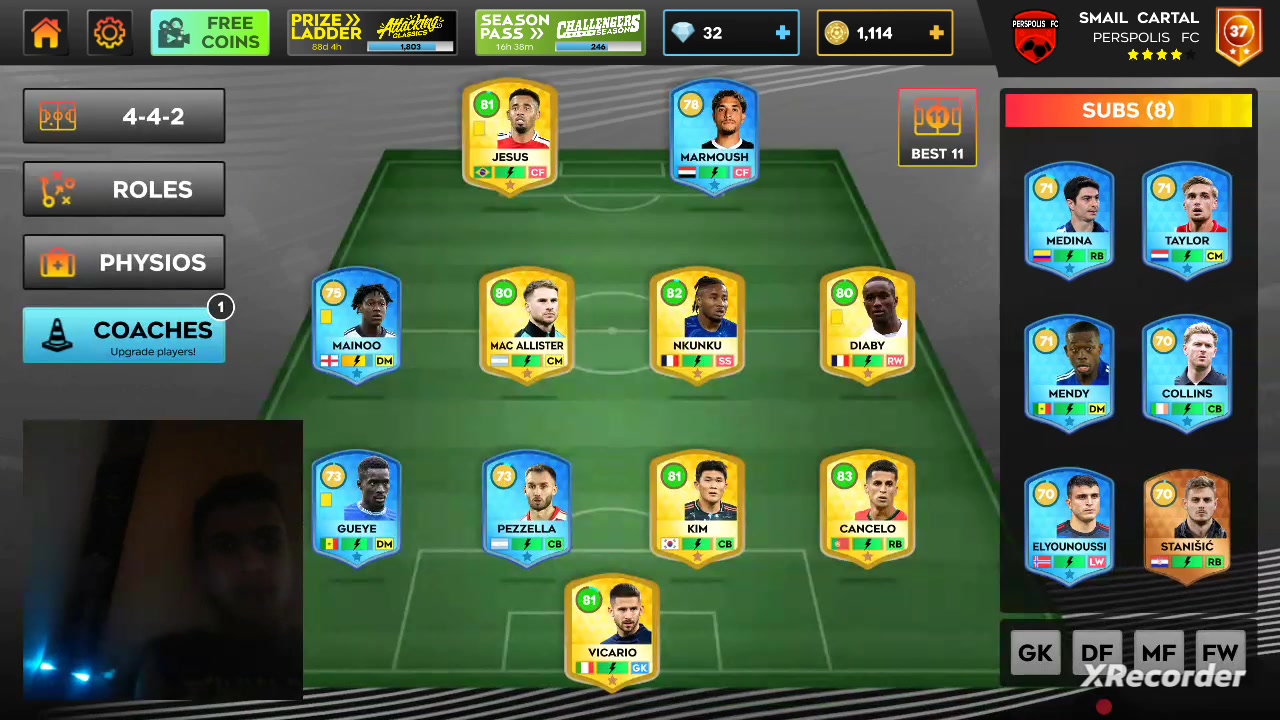1280x720 pixels.
Task: Add more diamonds with the plus
Action: pos(782,33)
